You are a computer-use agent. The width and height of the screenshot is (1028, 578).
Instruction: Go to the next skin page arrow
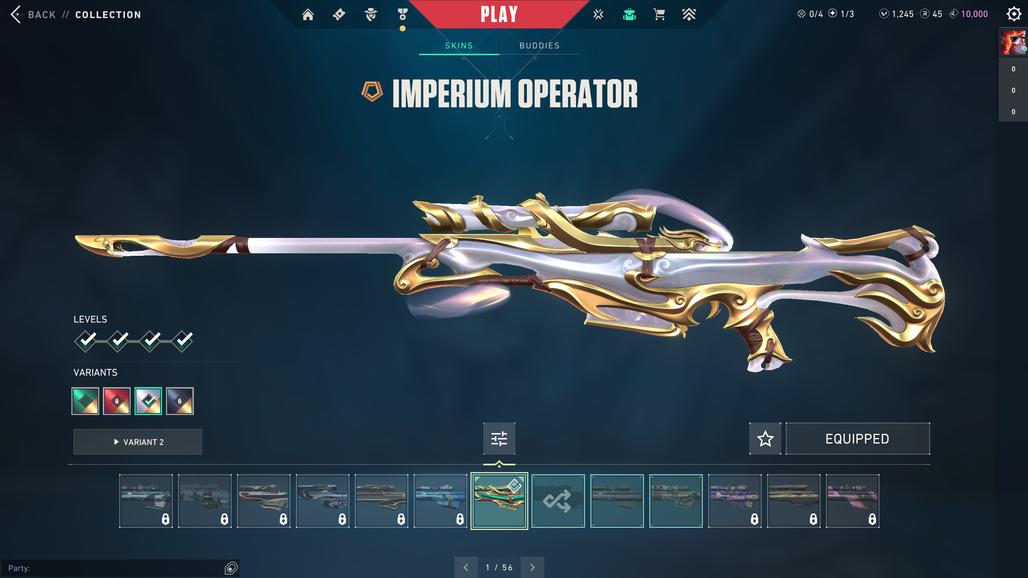(x=532, y=567)
